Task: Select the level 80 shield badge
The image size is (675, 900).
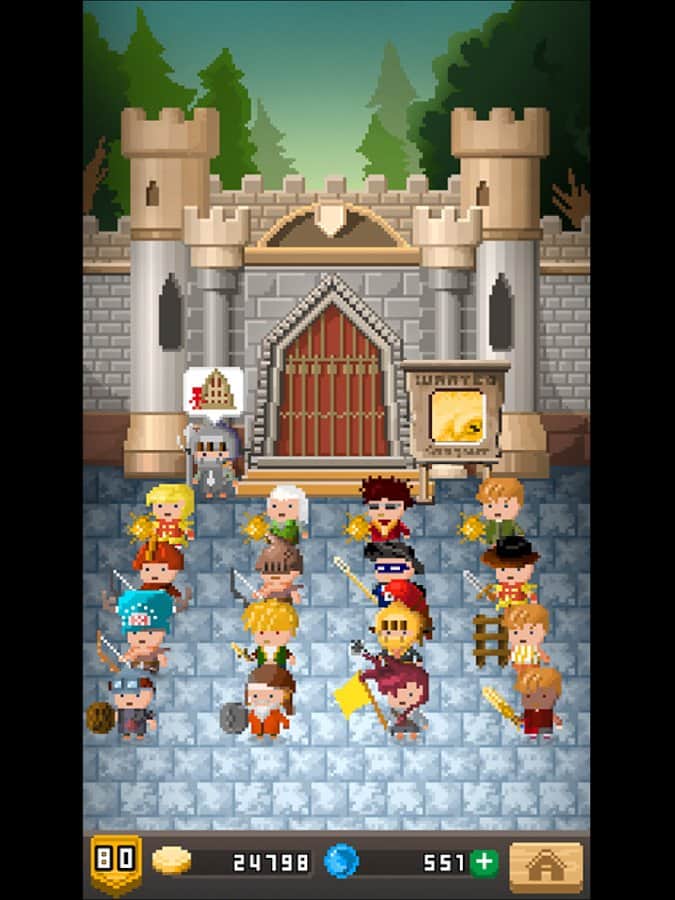Action: (x=115, y=862)
